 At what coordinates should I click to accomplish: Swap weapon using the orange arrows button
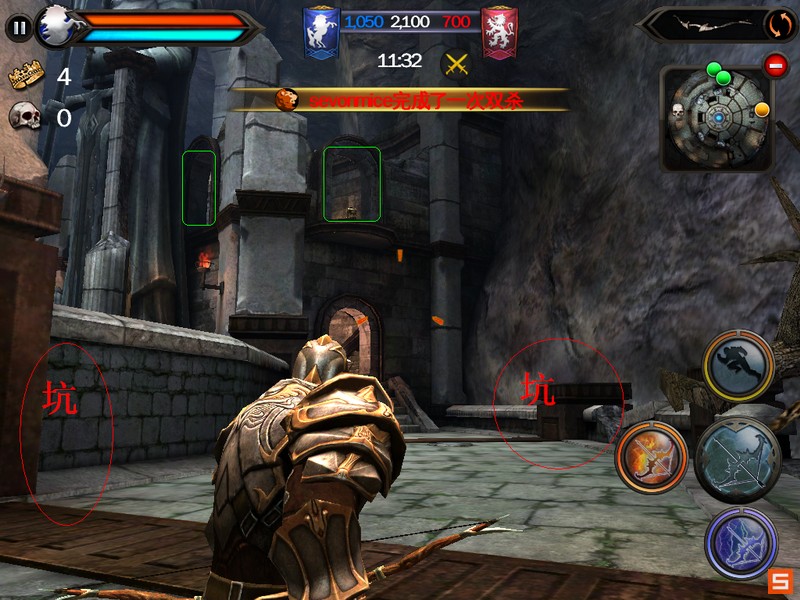coord(779,24)
